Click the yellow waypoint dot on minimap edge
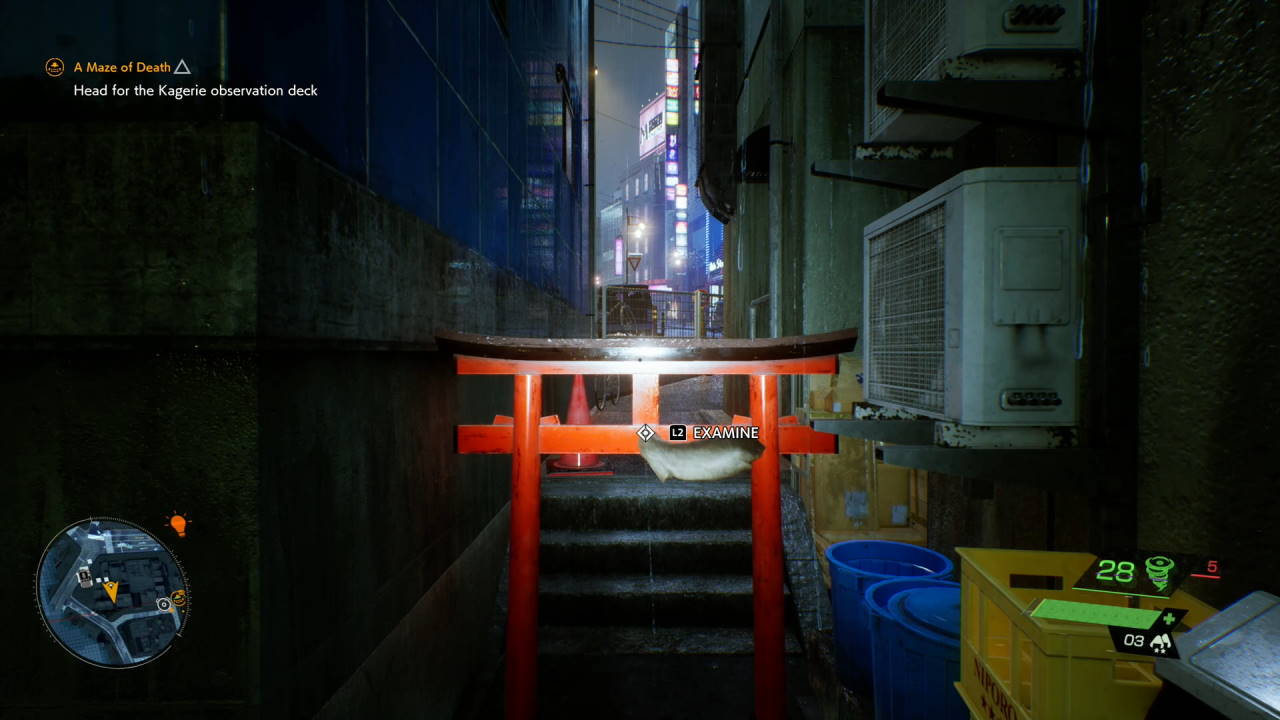This screenshot has height=720, width=1280. 172,610
